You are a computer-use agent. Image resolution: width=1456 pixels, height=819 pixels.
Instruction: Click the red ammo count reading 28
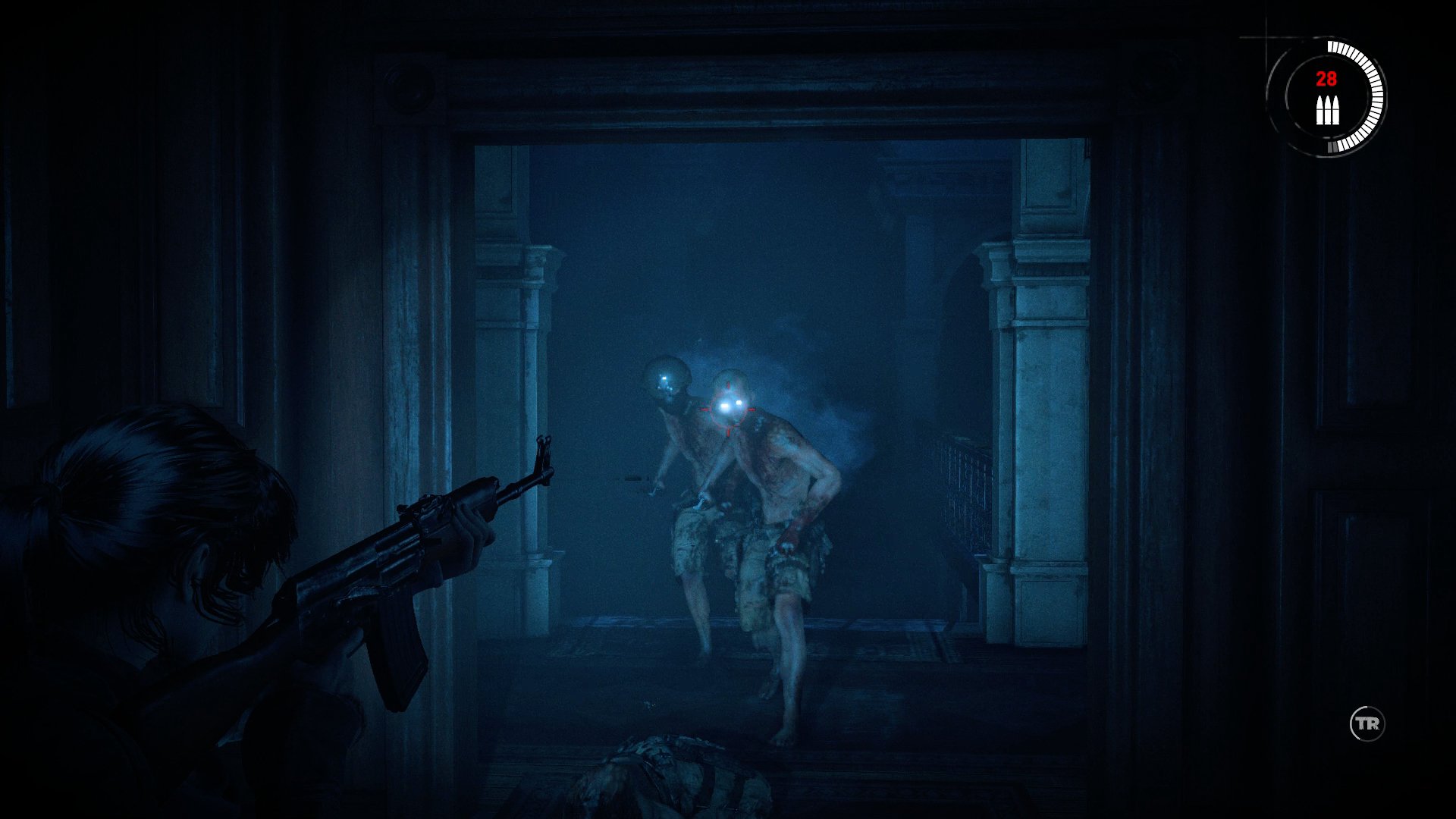pos(1326,77)
